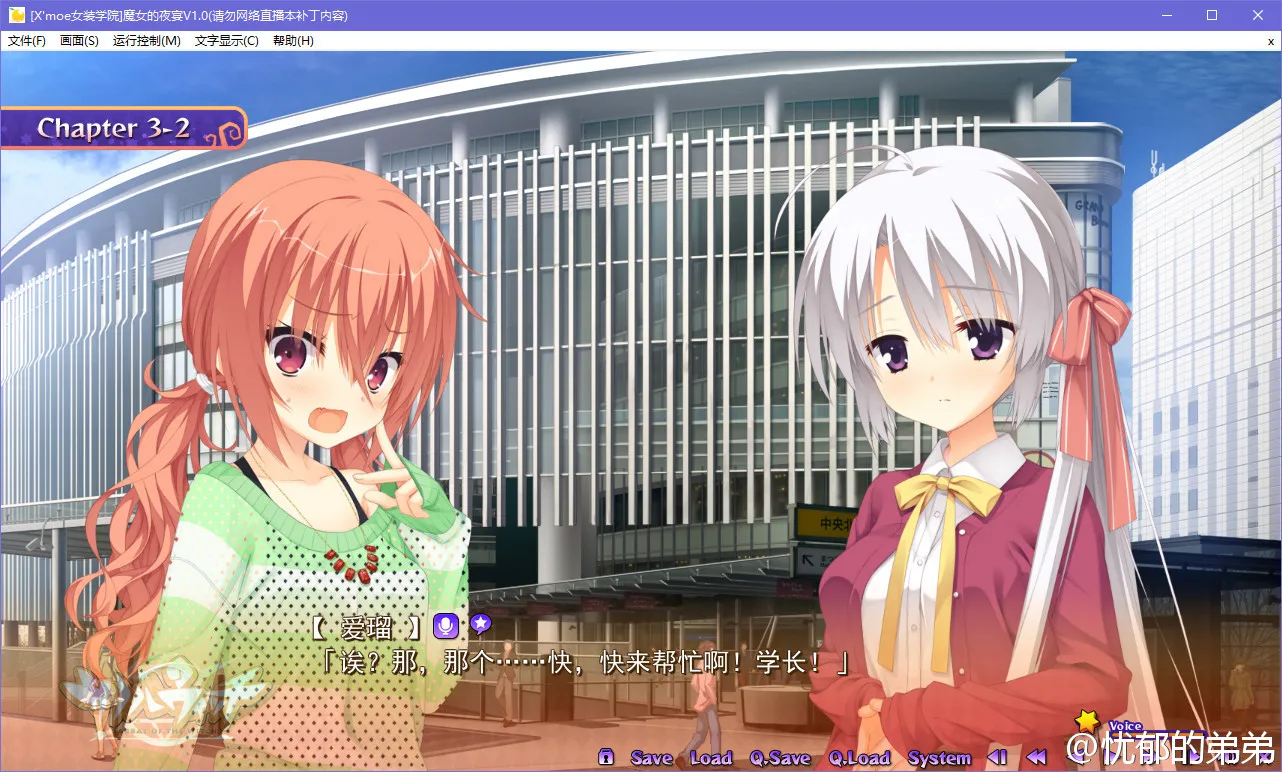Open the Load screen

[711, 758]
